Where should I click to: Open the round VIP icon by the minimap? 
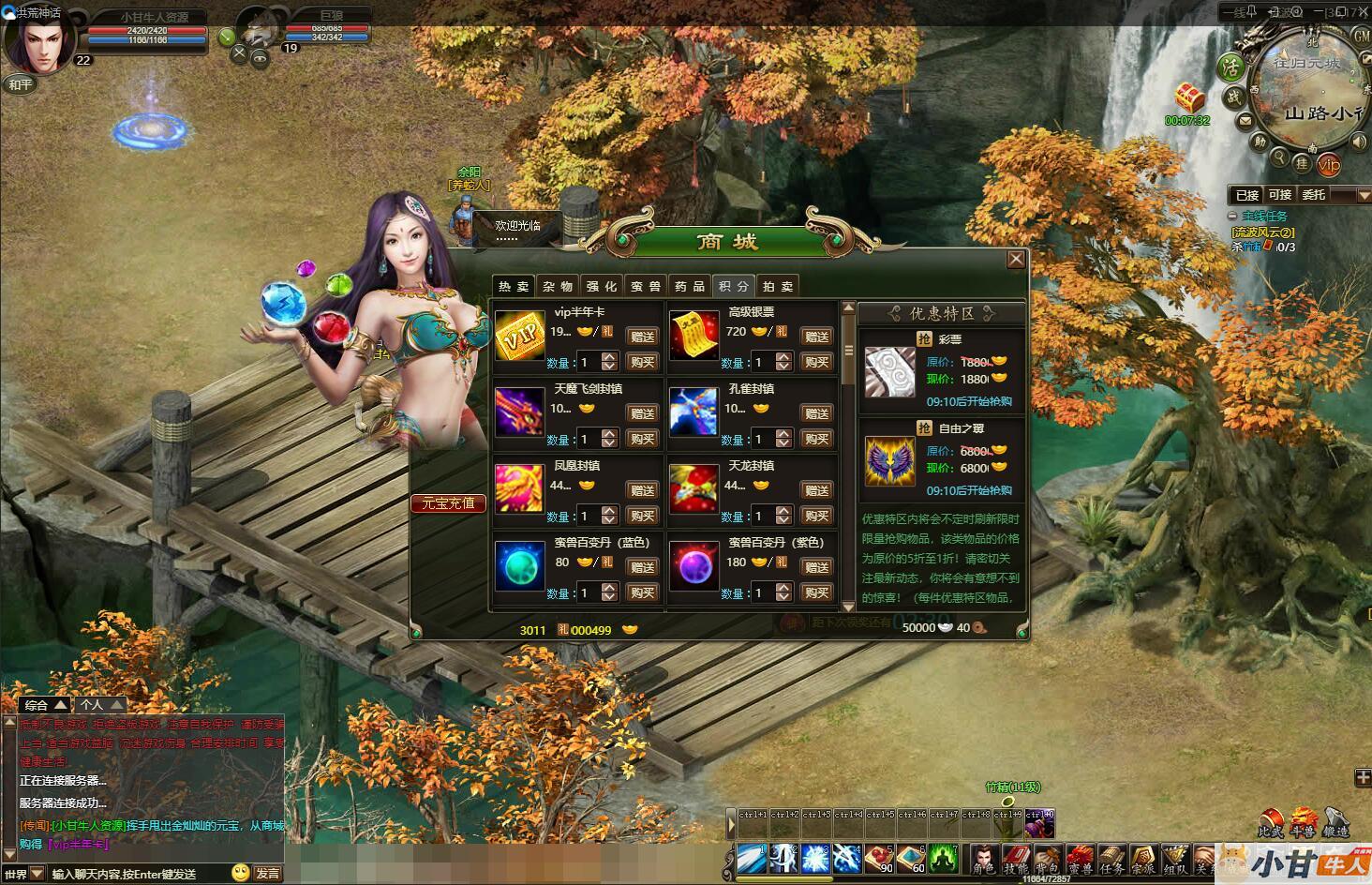click(1328, 165)
